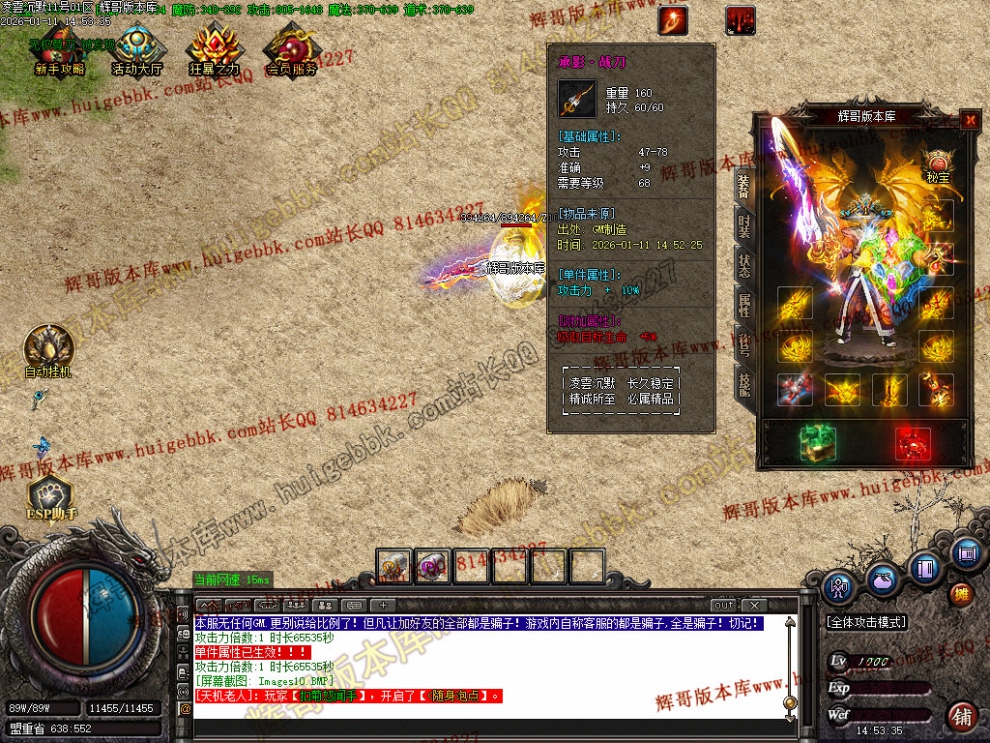Activate the 狂暴之力 berserk power icon
Viewport: 990px width, 743px height.
[x=214, y=51]
